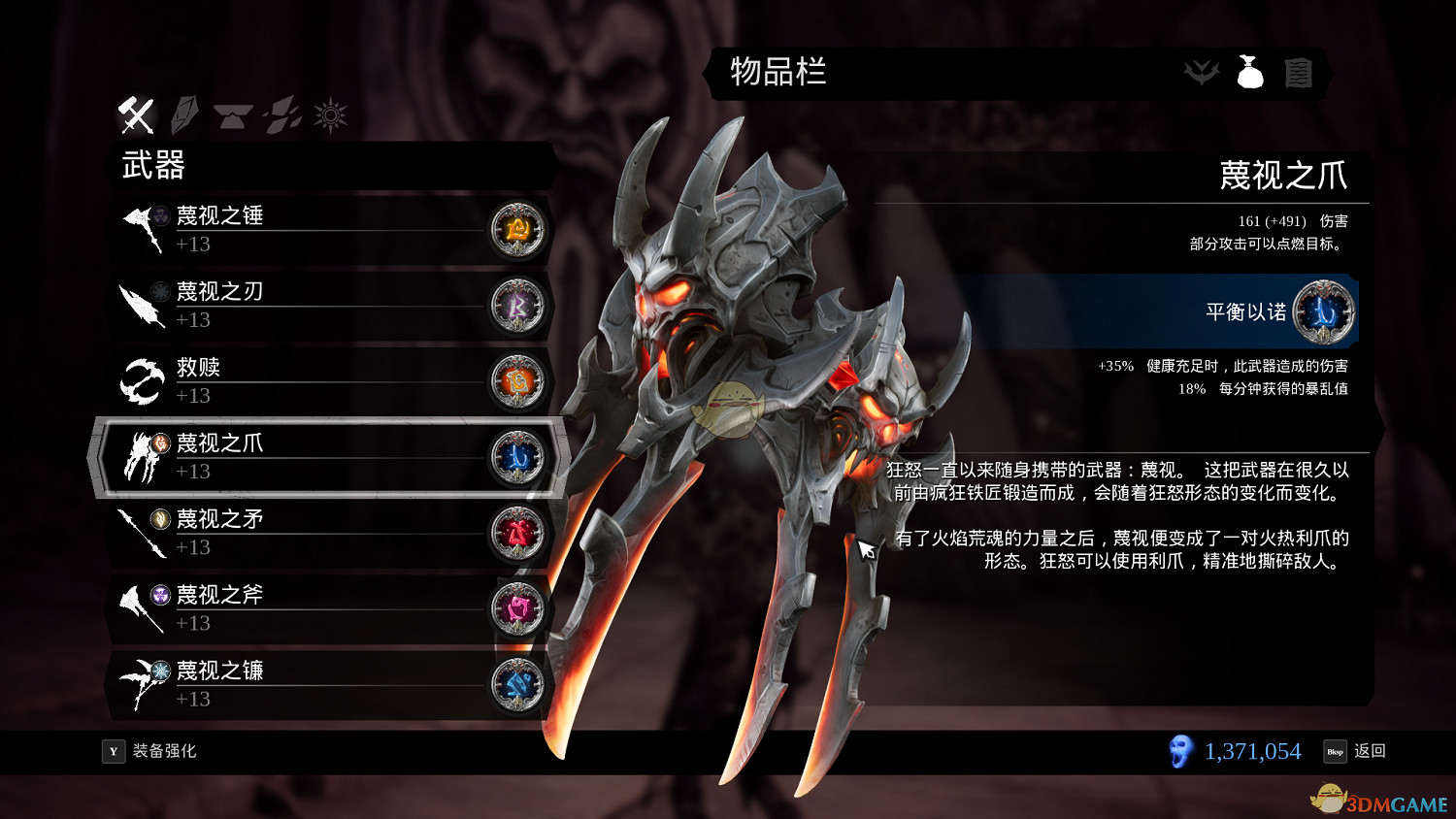1456x819 pixels.
Task: Click the rune socket on 救赎
Action: click(x=517, y=382)
